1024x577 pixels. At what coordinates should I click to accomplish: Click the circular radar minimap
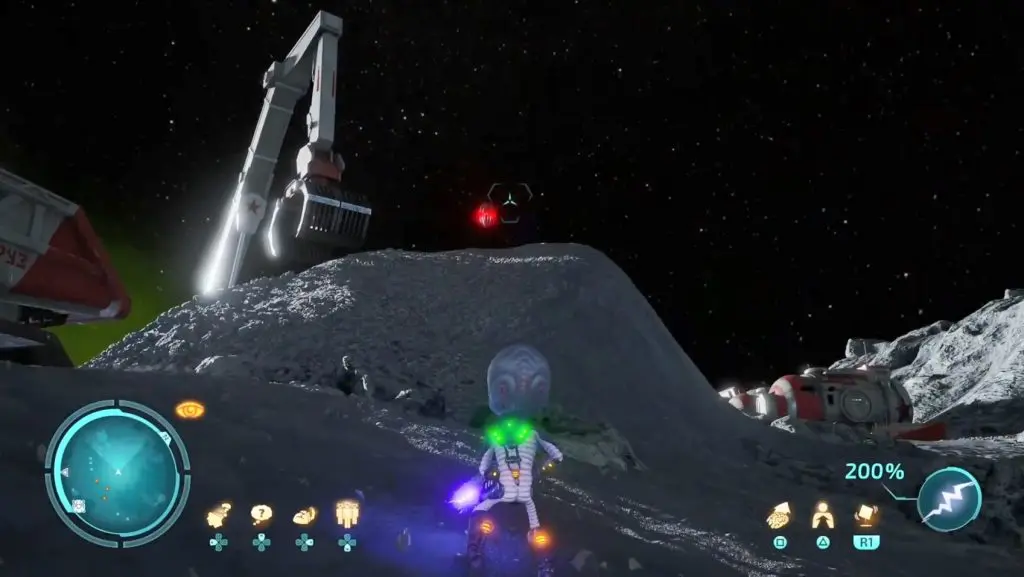[117, 469]
